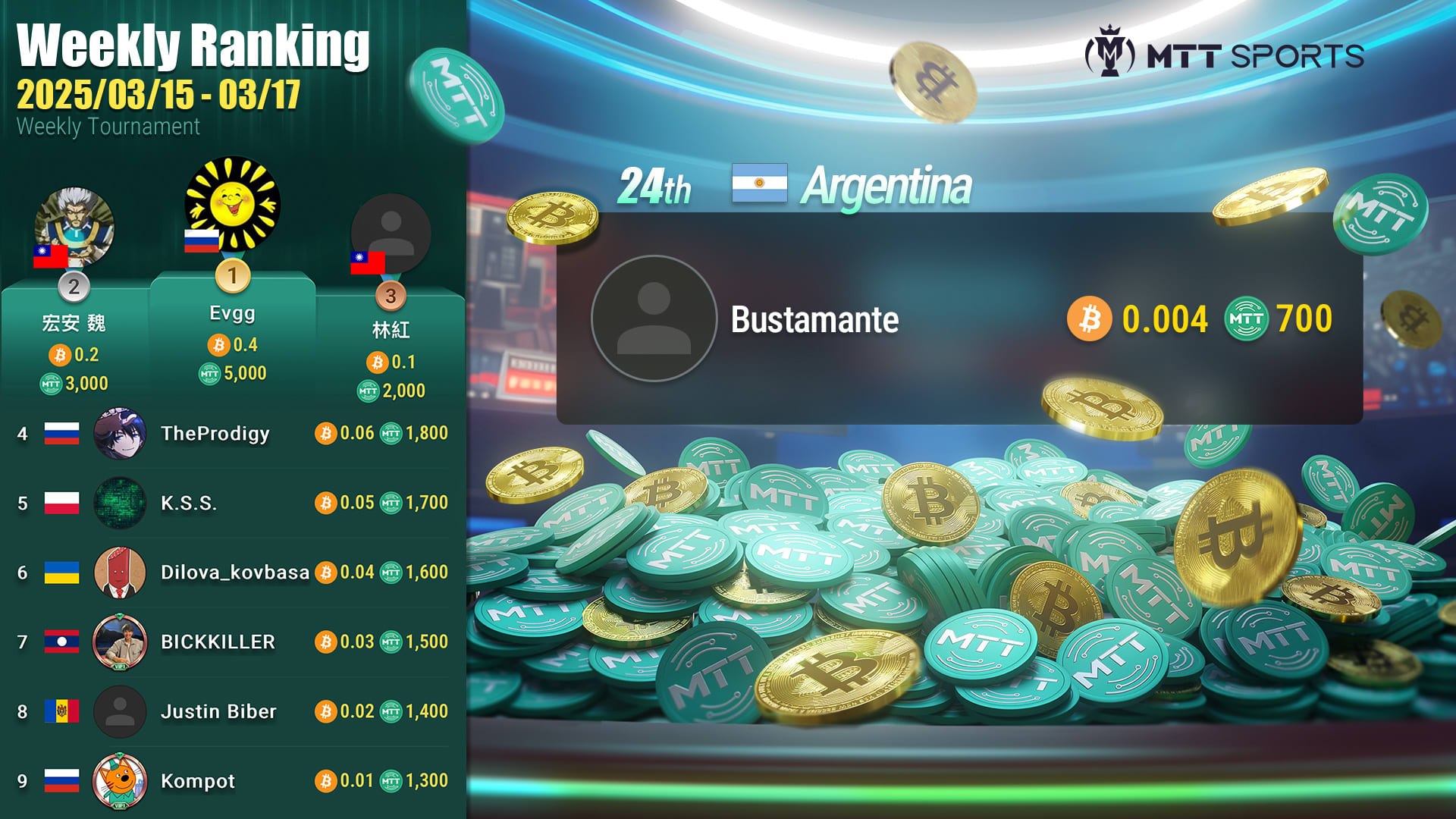Image resolution: width=1456 pixels, height=819 pixels.
Task: Click the Ukraine flag next to Dilova_kovbasa
Action: [63, 572]
